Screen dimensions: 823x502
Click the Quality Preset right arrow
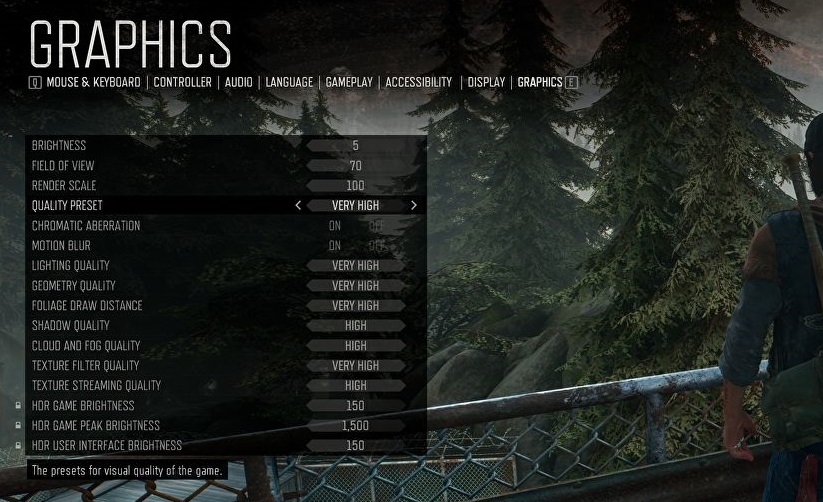pos(414,205)
